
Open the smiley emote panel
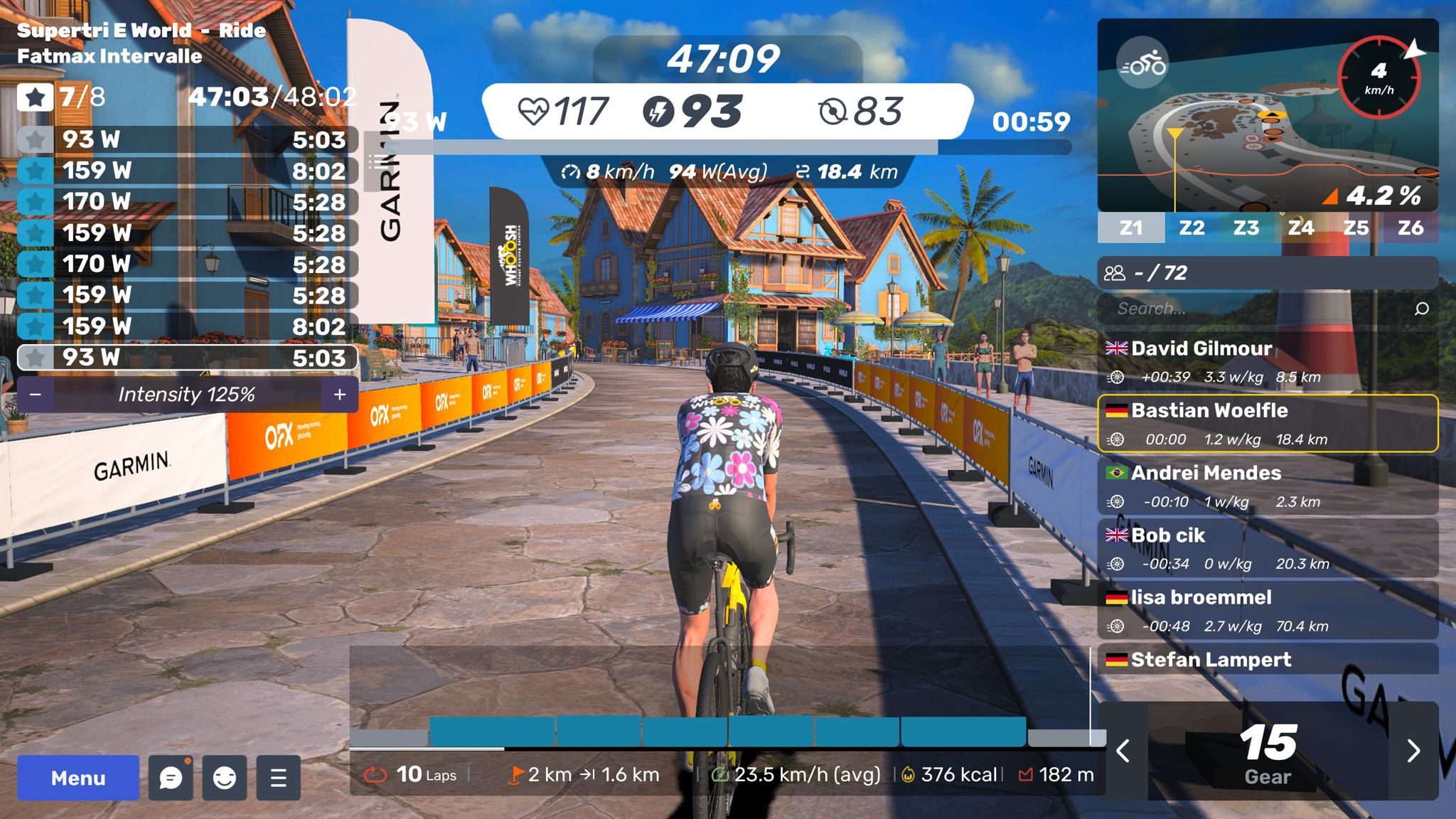pyautogui.click(x=225, y=778)
